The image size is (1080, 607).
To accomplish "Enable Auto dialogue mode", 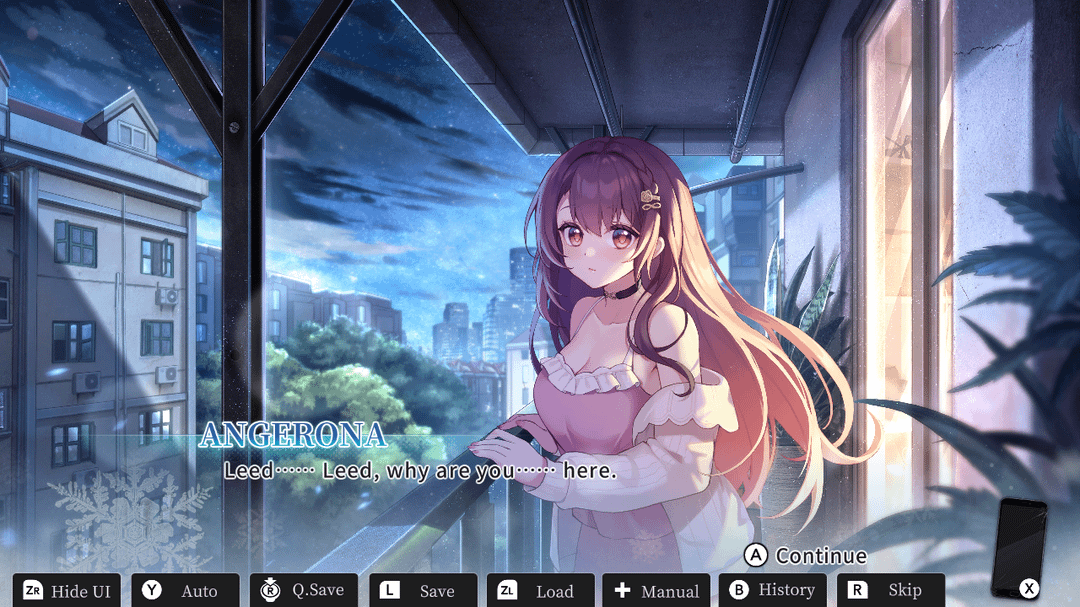I will pyautogui.click(x=185, y=590).
